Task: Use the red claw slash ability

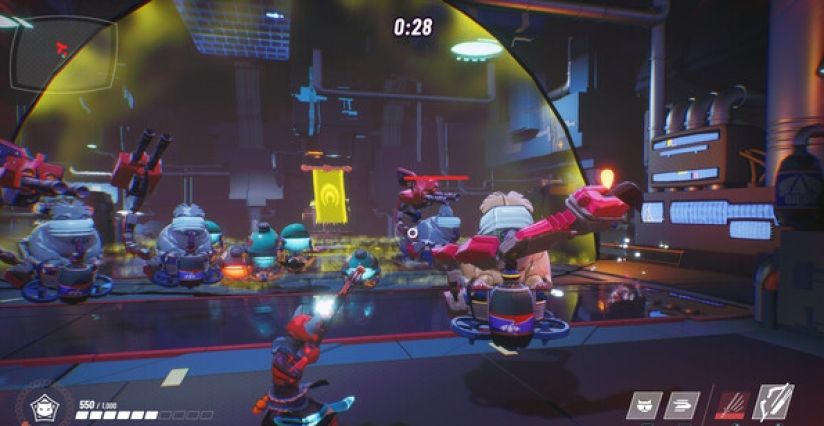Action: click(731, 404)
